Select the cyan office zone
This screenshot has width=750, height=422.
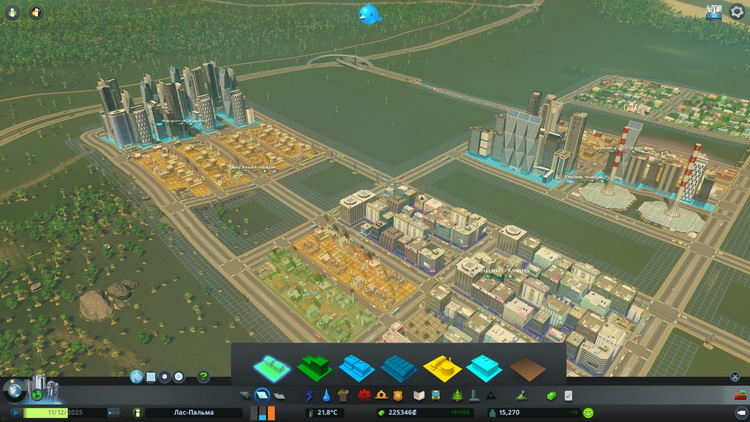coord(485,367)
